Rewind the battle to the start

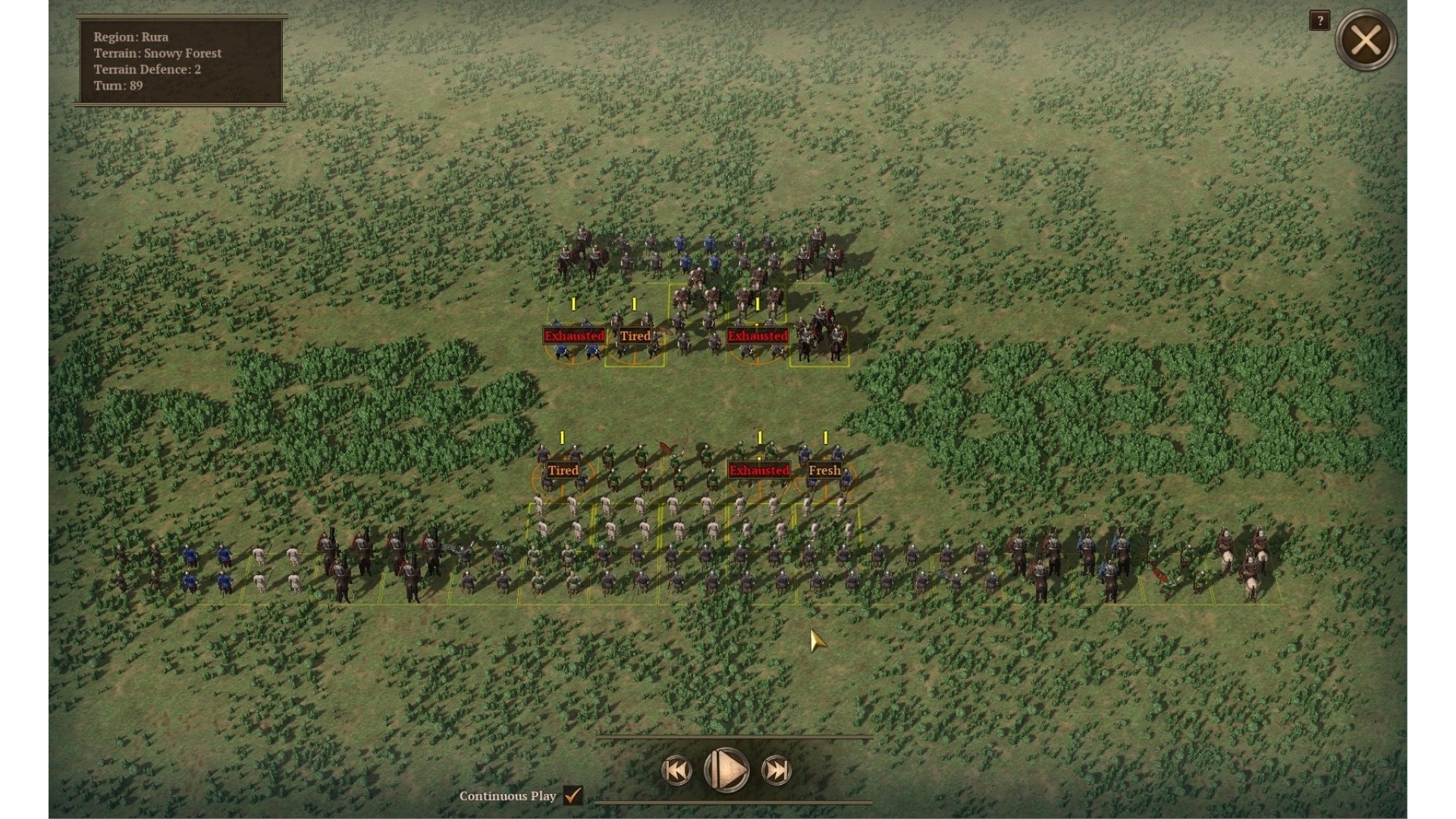tap(676, 770)
